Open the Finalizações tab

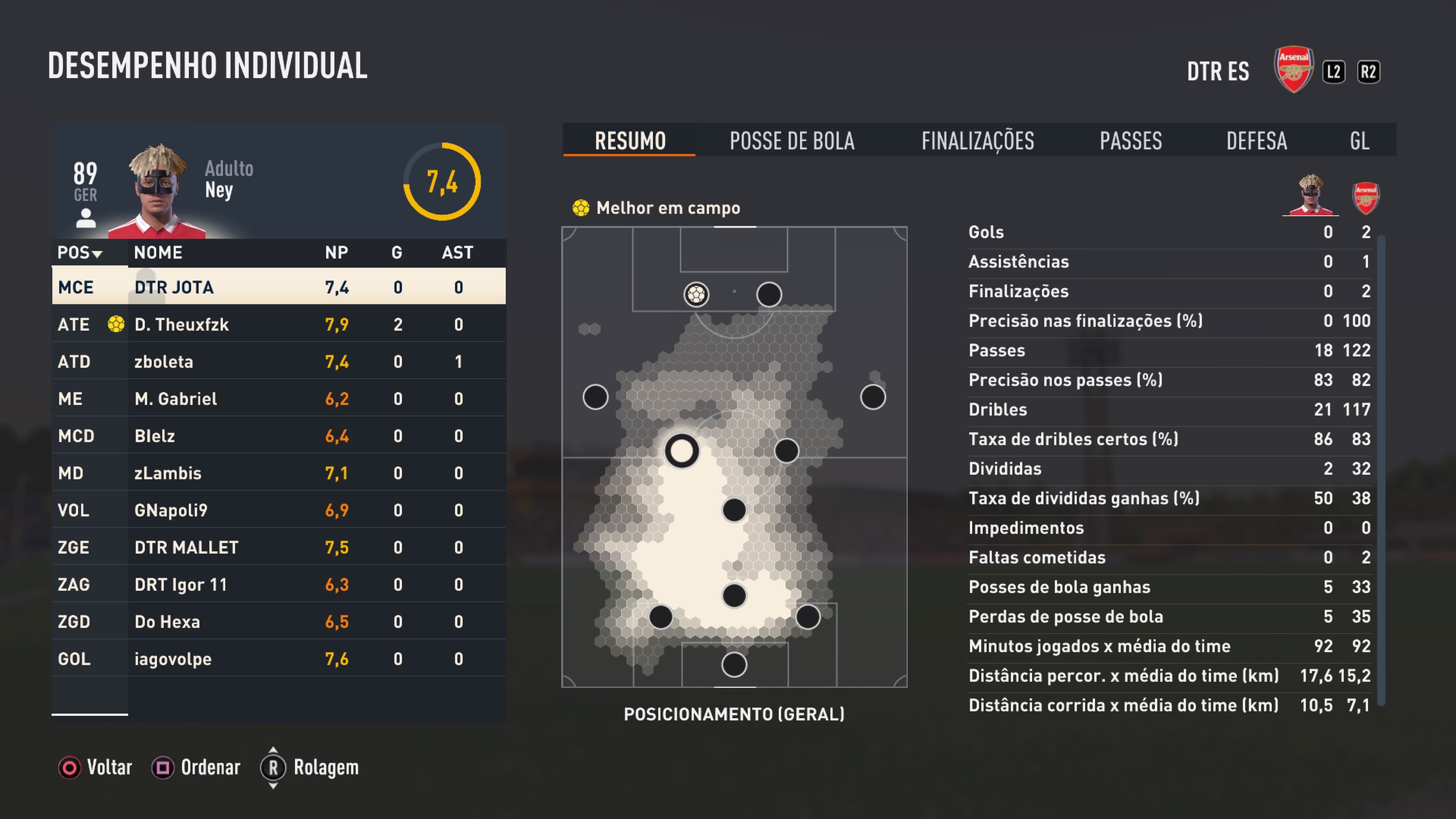pyautogui.click(x=977, y=141)
